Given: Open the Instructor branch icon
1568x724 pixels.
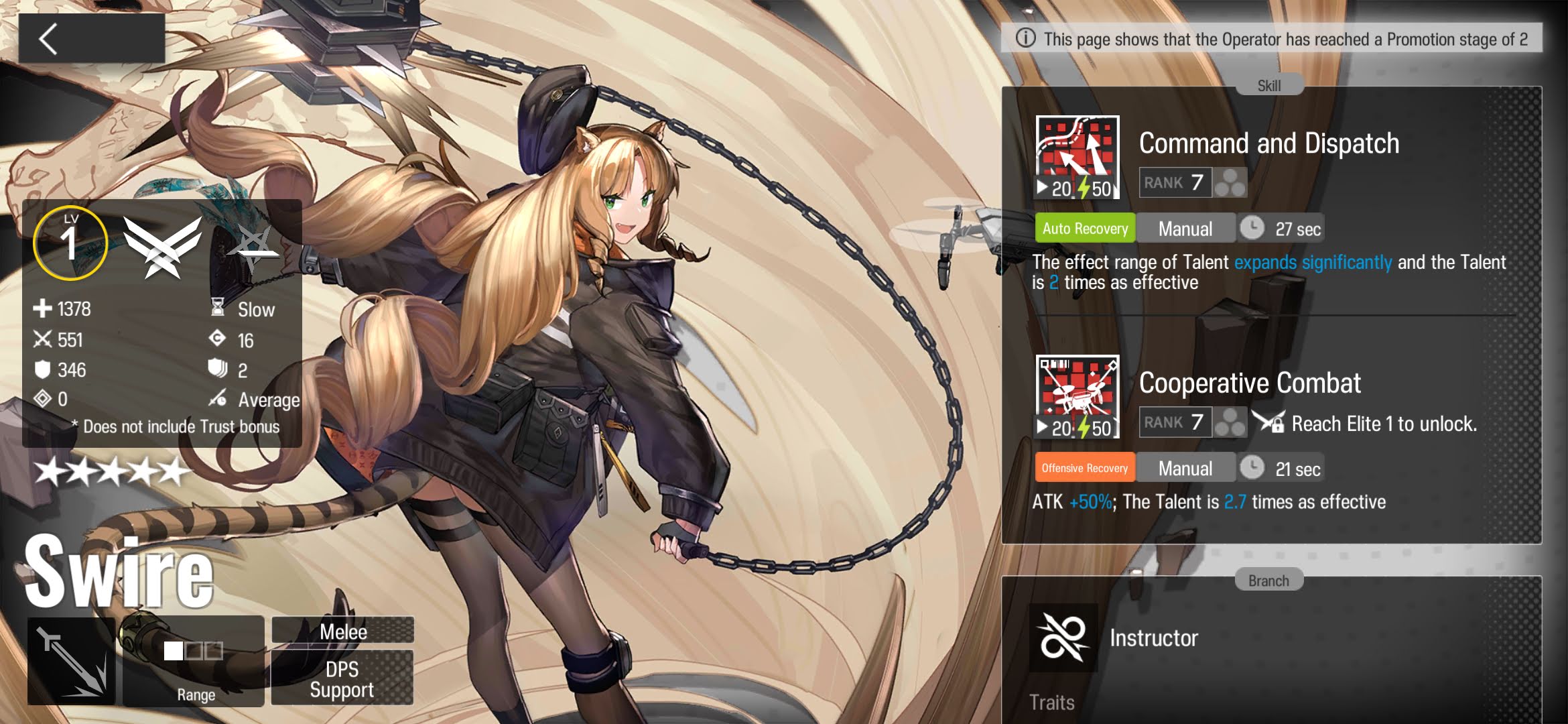Looking at the screenshot, I should (1063, 638).
